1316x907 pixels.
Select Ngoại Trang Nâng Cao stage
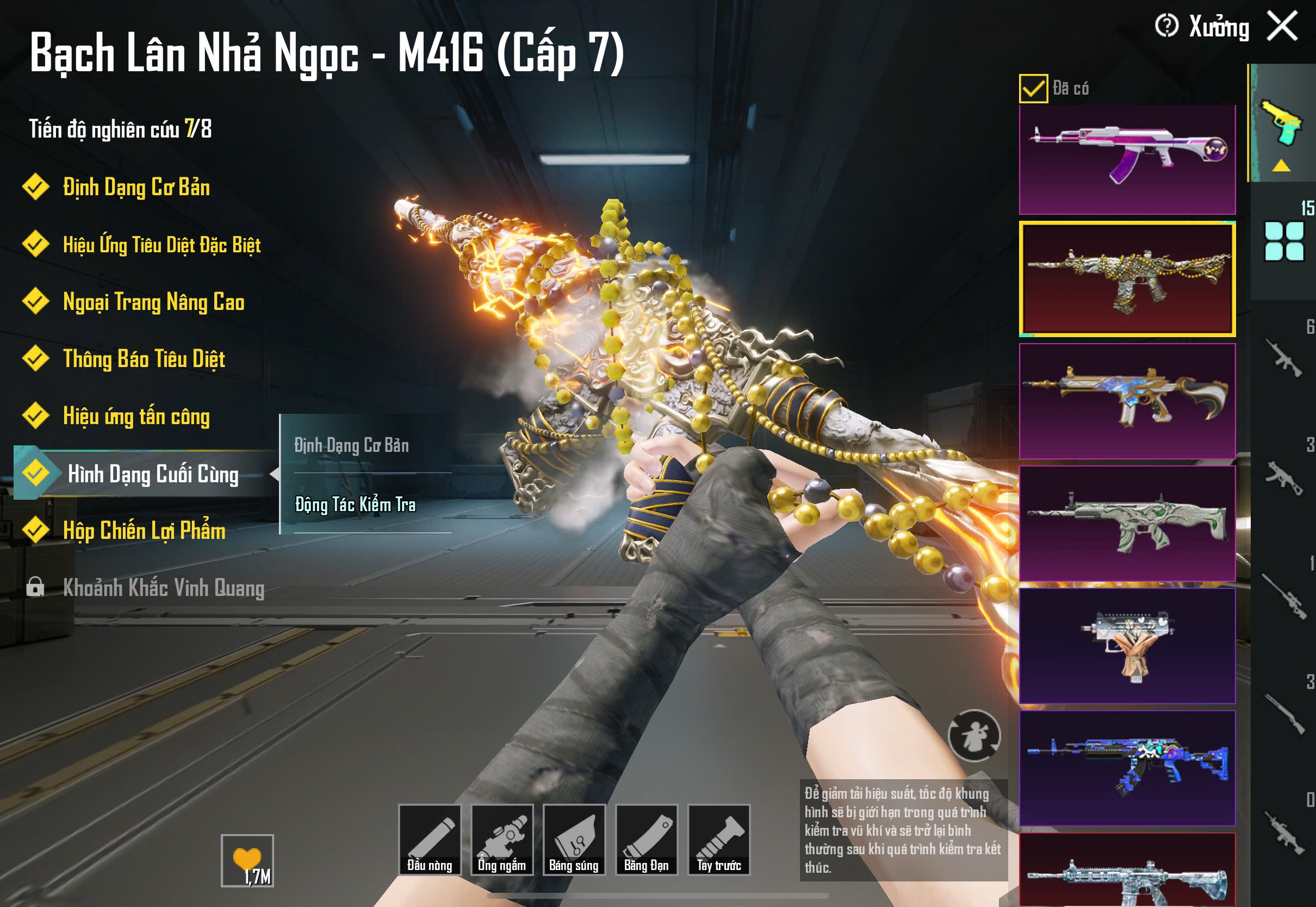[x=153, y=302]
